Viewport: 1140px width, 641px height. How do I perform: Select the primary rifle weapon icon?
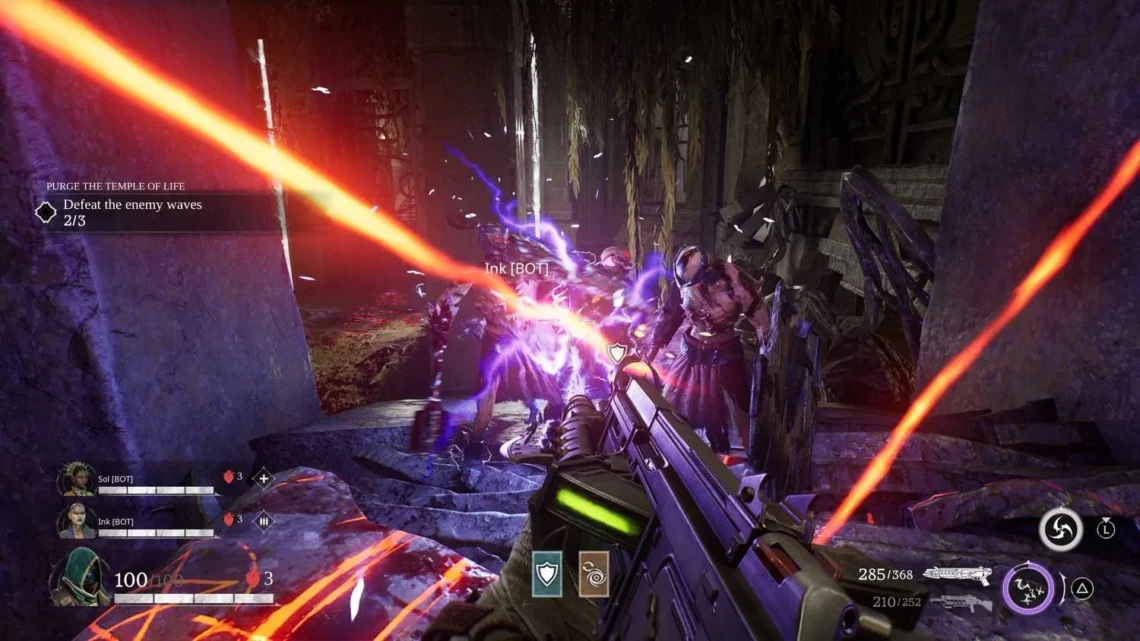tap(956, 575)
